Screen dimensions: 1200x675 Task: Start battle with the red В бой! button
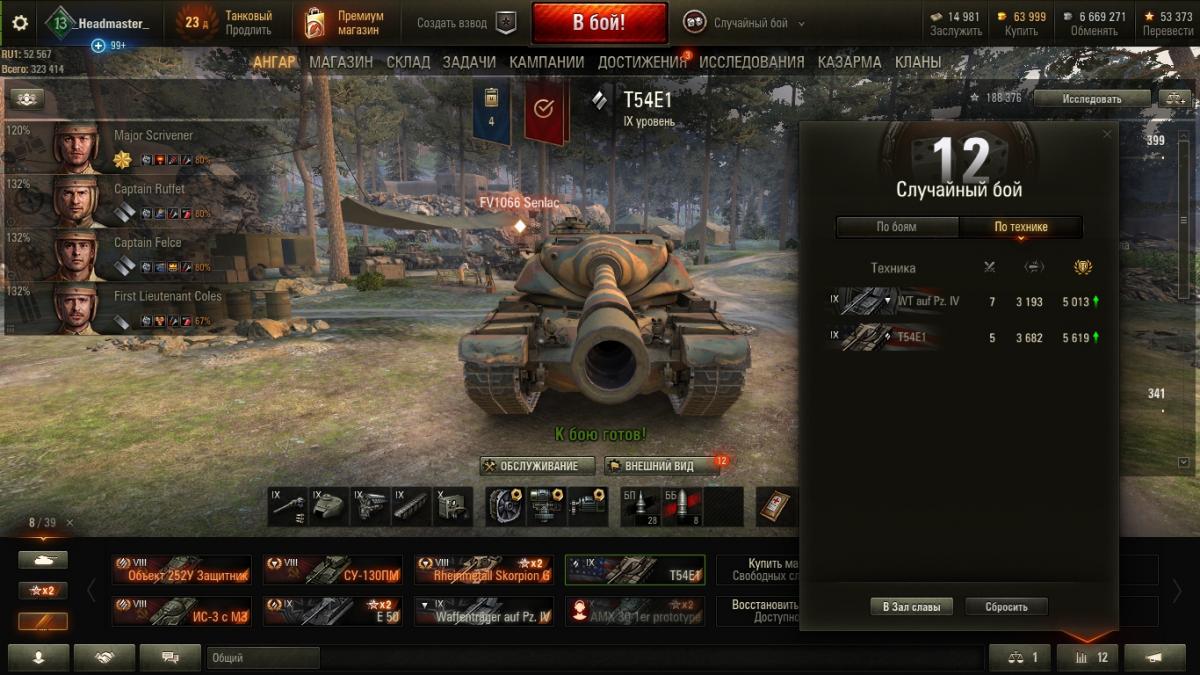tap(599, 23)
